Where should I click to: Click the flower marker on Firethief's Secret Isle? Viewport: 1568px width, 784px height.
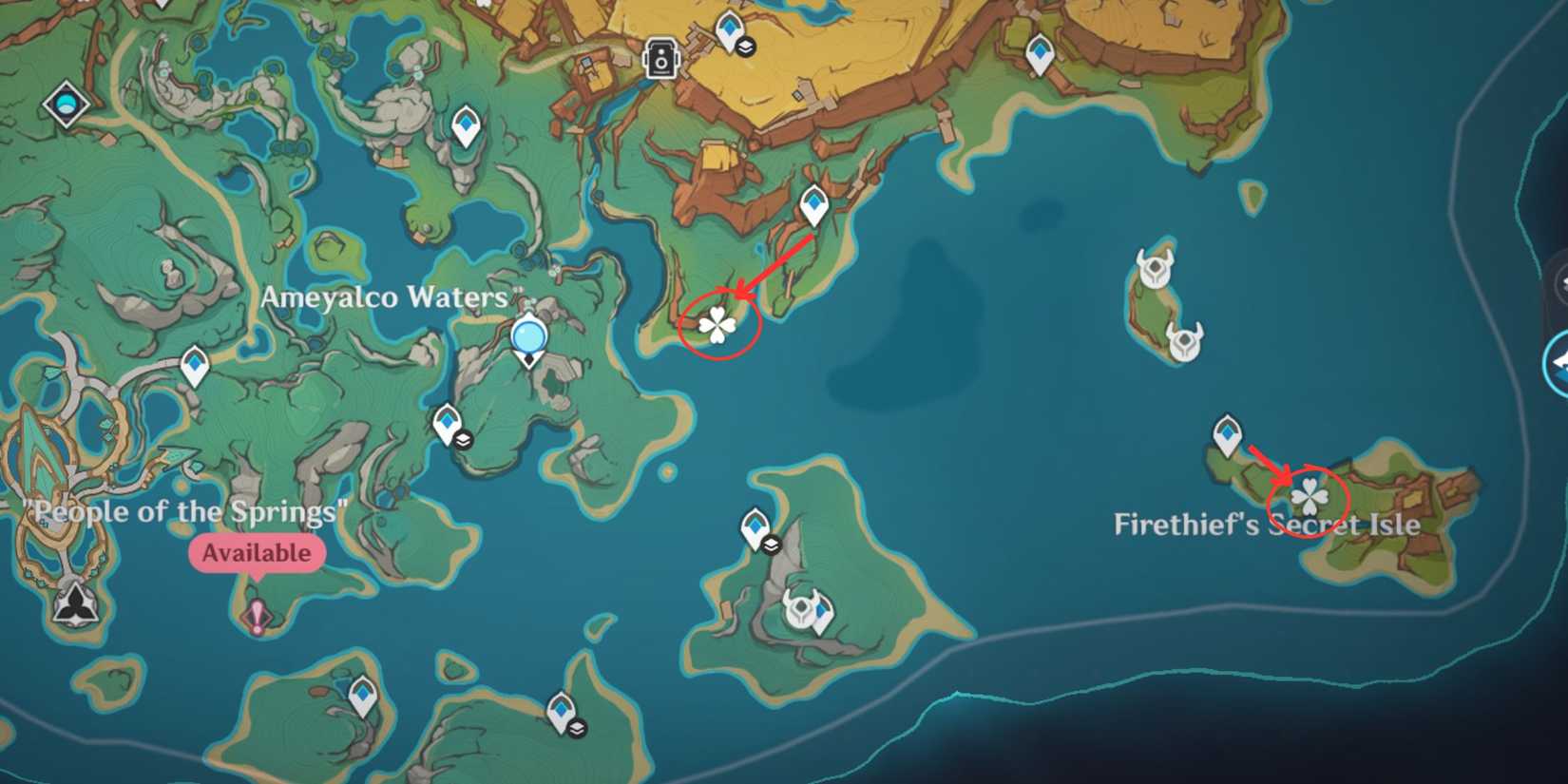1311,497
